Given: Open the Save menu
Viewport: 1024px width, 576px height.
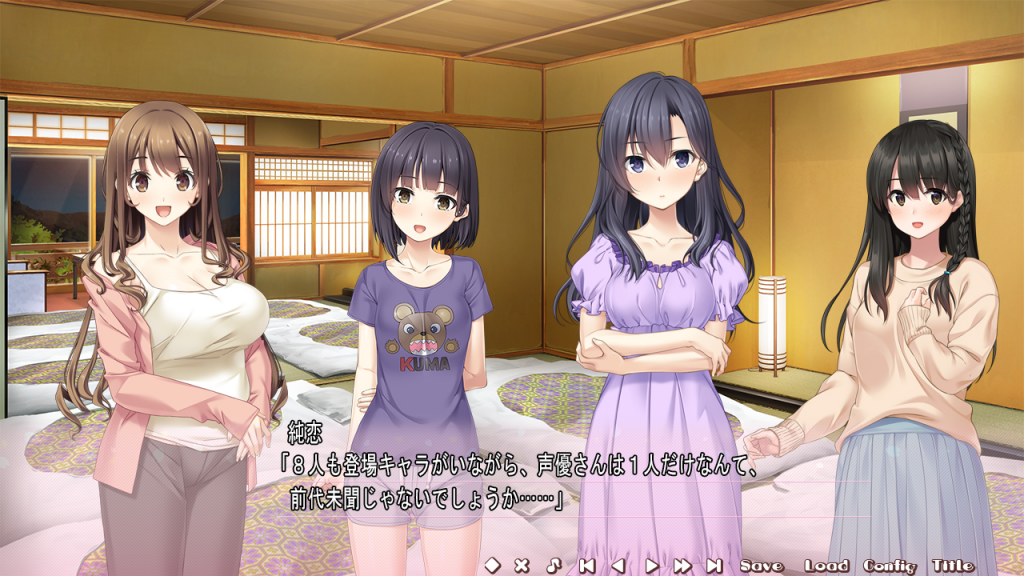Looking at the screenshot, I should pyautogui.click(x=762, y=565).
